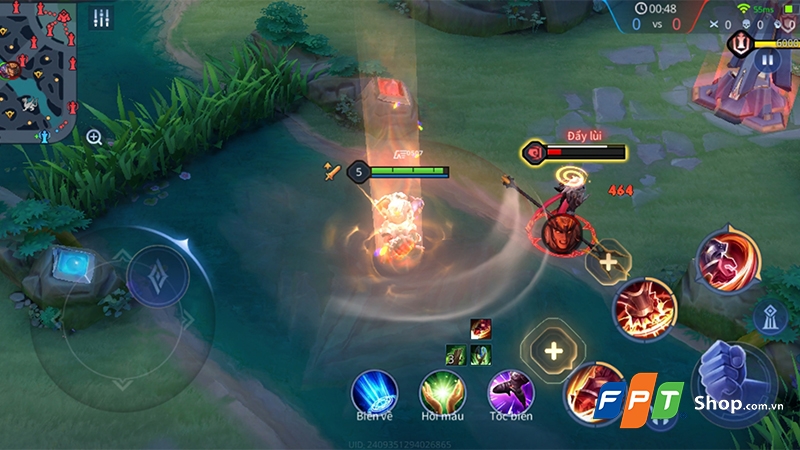Viewport: 800px width, 450px height.
Task: Tap the plus upgrade for the ground-smash skill
Action: coord(608,263)
